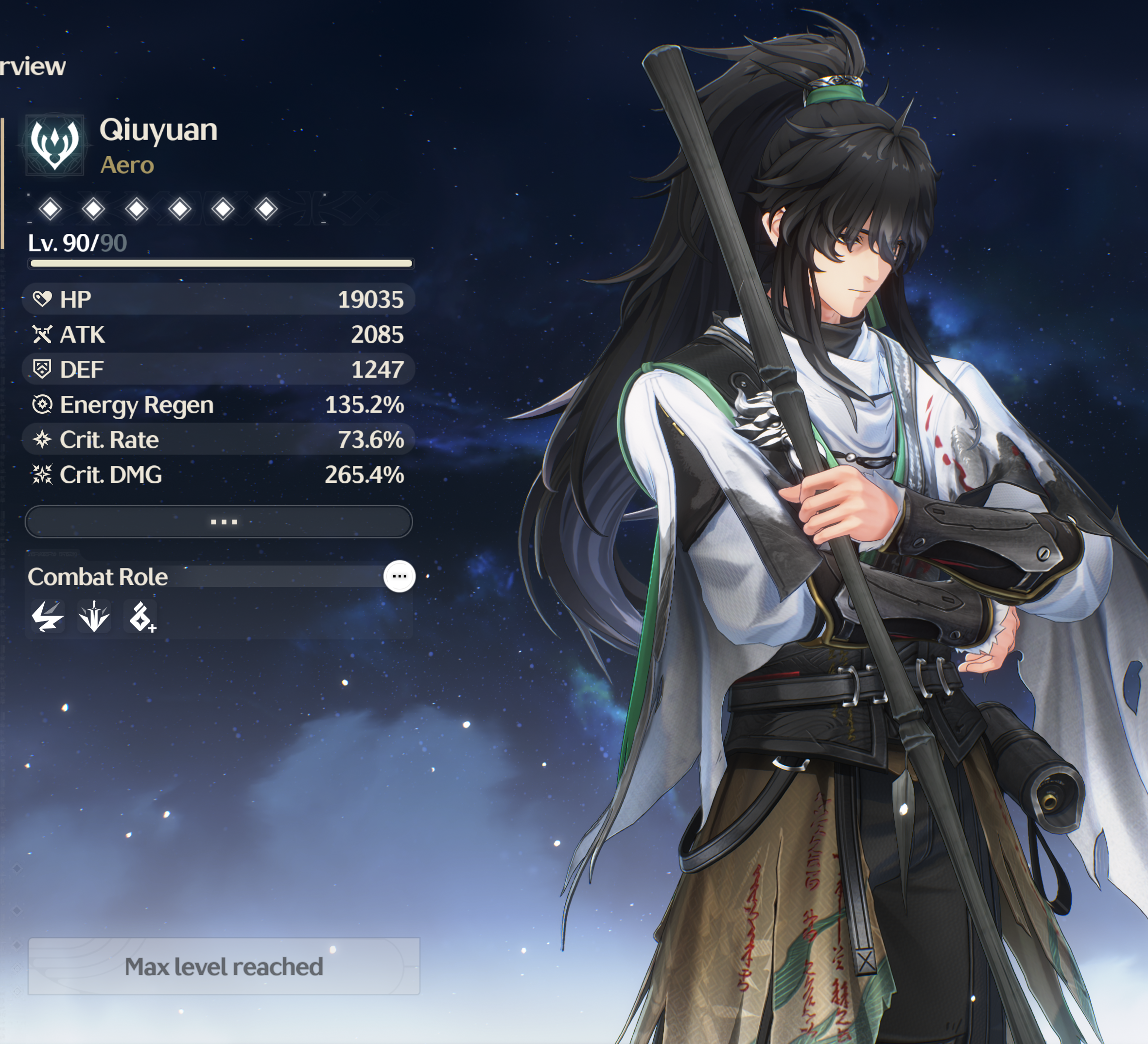The image size is (1148, 1044).
Task: Click the Aero element emblem beside Qiuyuan
Action: pos(54,145)
